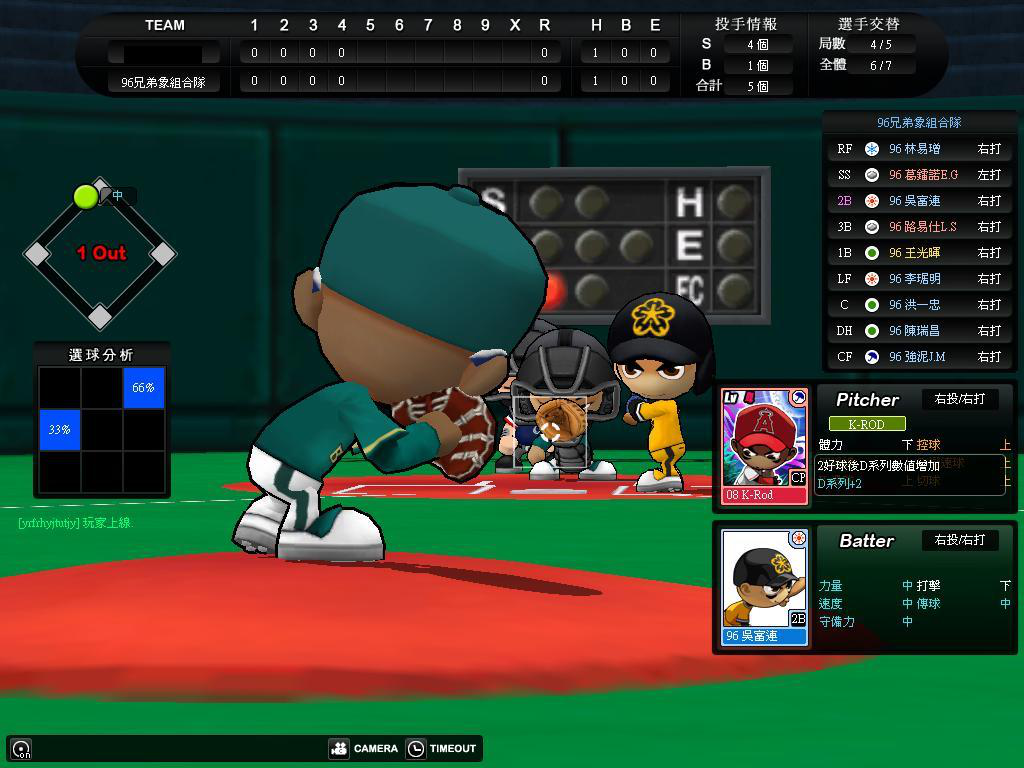Viewport: 1024px width, 768px height.
Task: Choose the 66% pitch zone cell
Action: (x=144, y=388)
